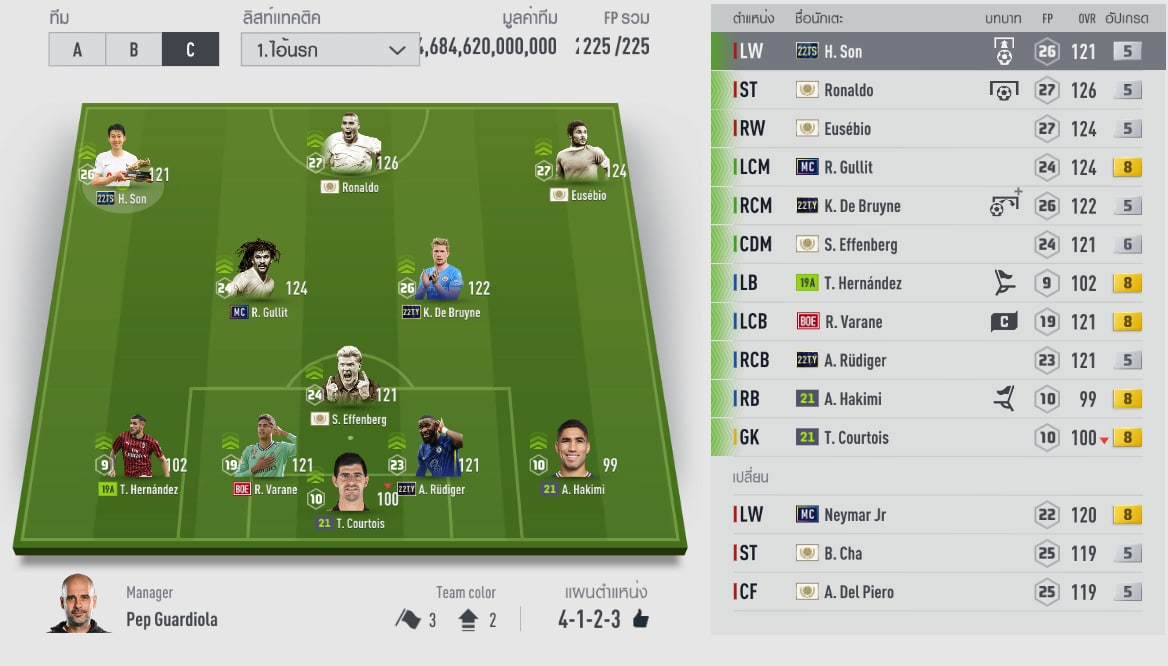The height and width of the screenshot is (666, 1168).
Task: Choose A. Rüdiger player on the pitch
Action: tap(436, 450)
